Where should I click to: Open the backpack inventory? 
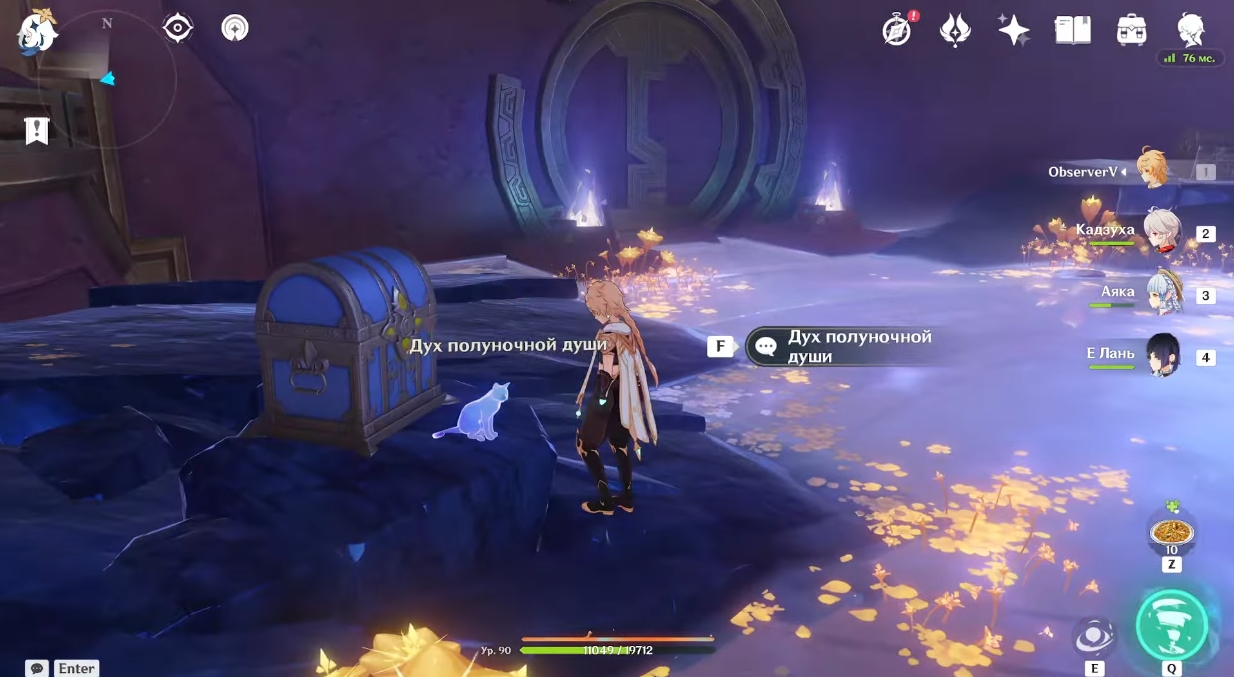pos(1131,30)
